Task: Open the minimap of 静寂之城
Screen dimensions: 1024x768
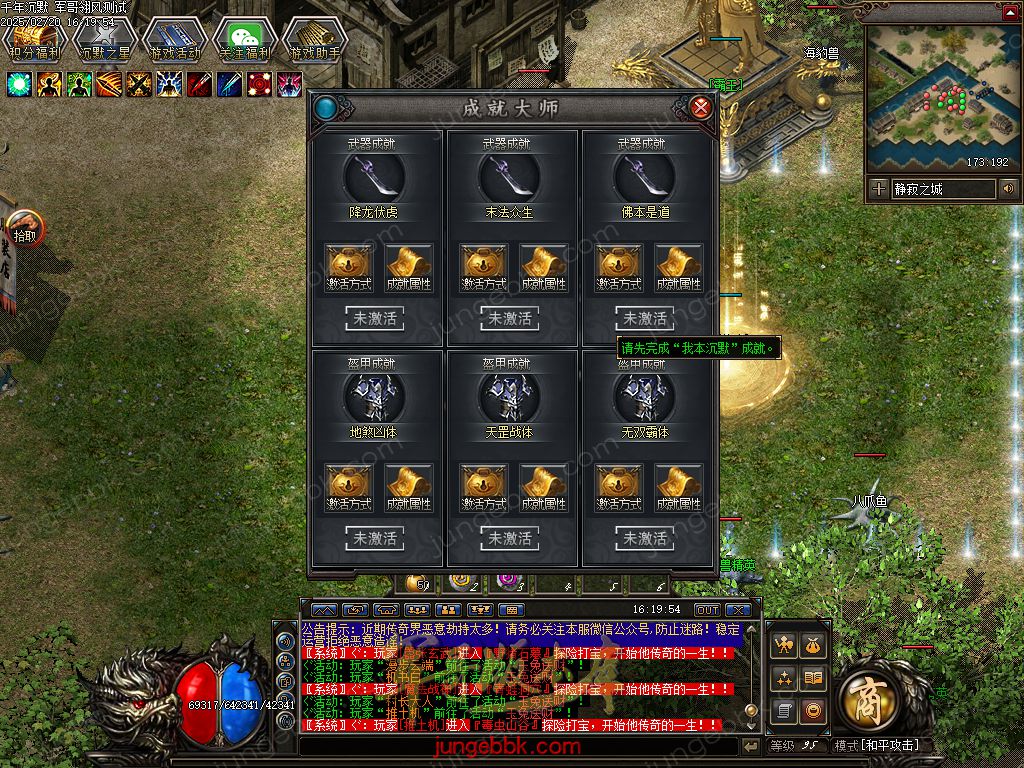Action: click(x=936, y=98)
